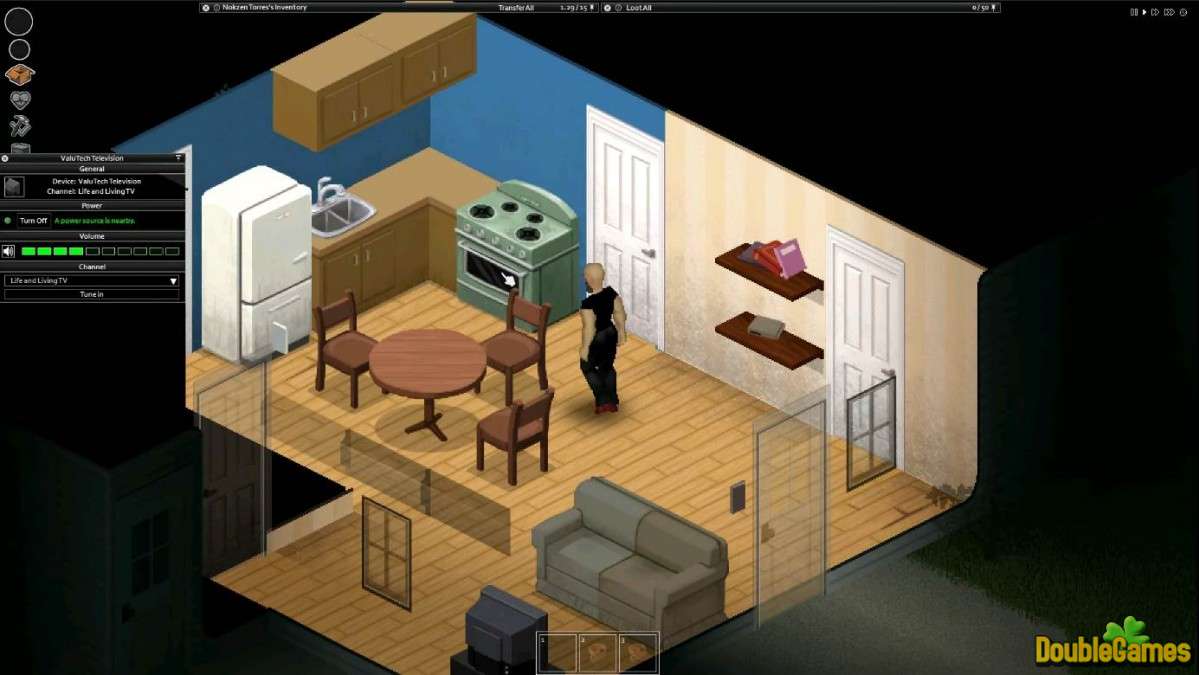
Task: Open the crafting hammer menu
Action: (20, 126)
